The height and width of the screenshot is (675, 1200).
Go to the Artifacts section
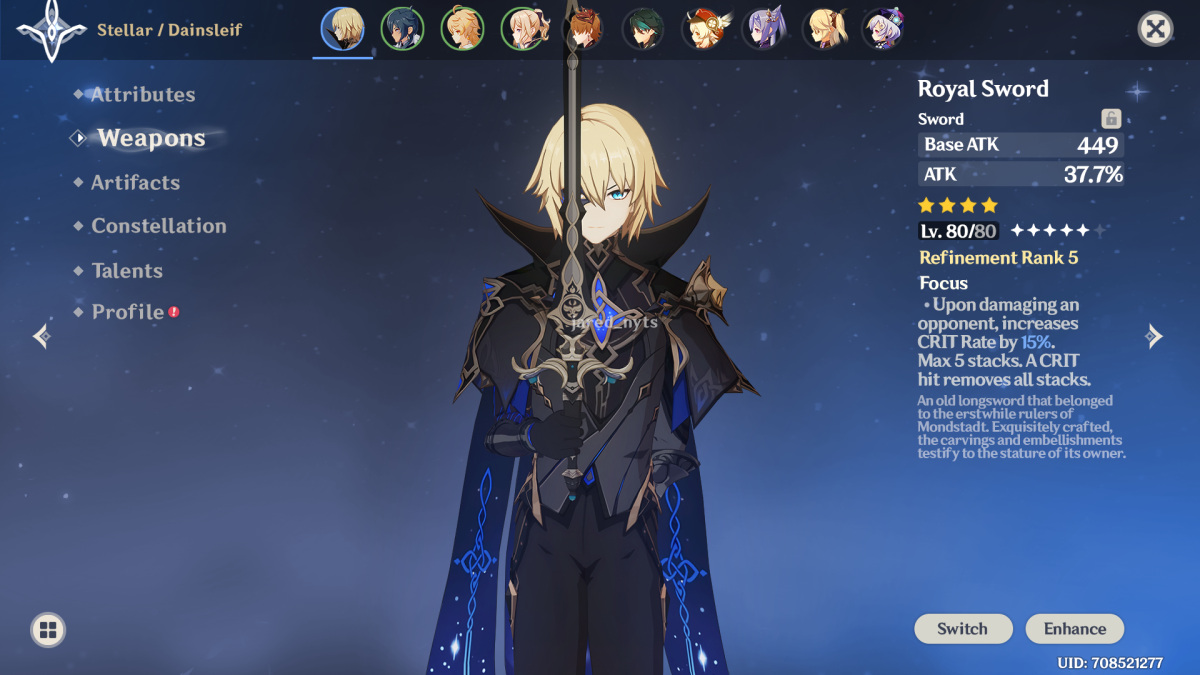point(135,183)
